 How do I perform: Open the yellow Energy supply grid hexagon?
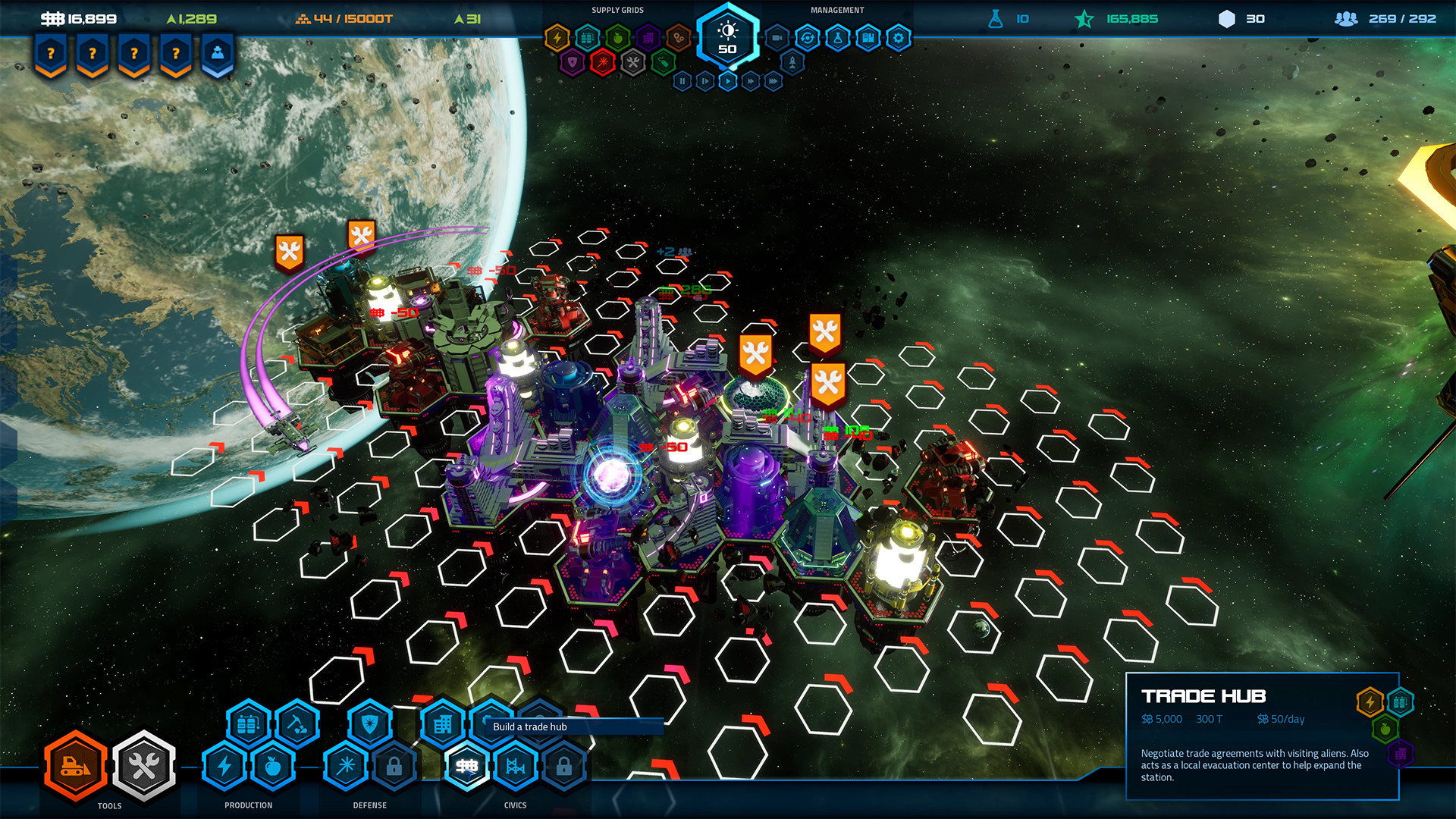[x=557, y=36]
